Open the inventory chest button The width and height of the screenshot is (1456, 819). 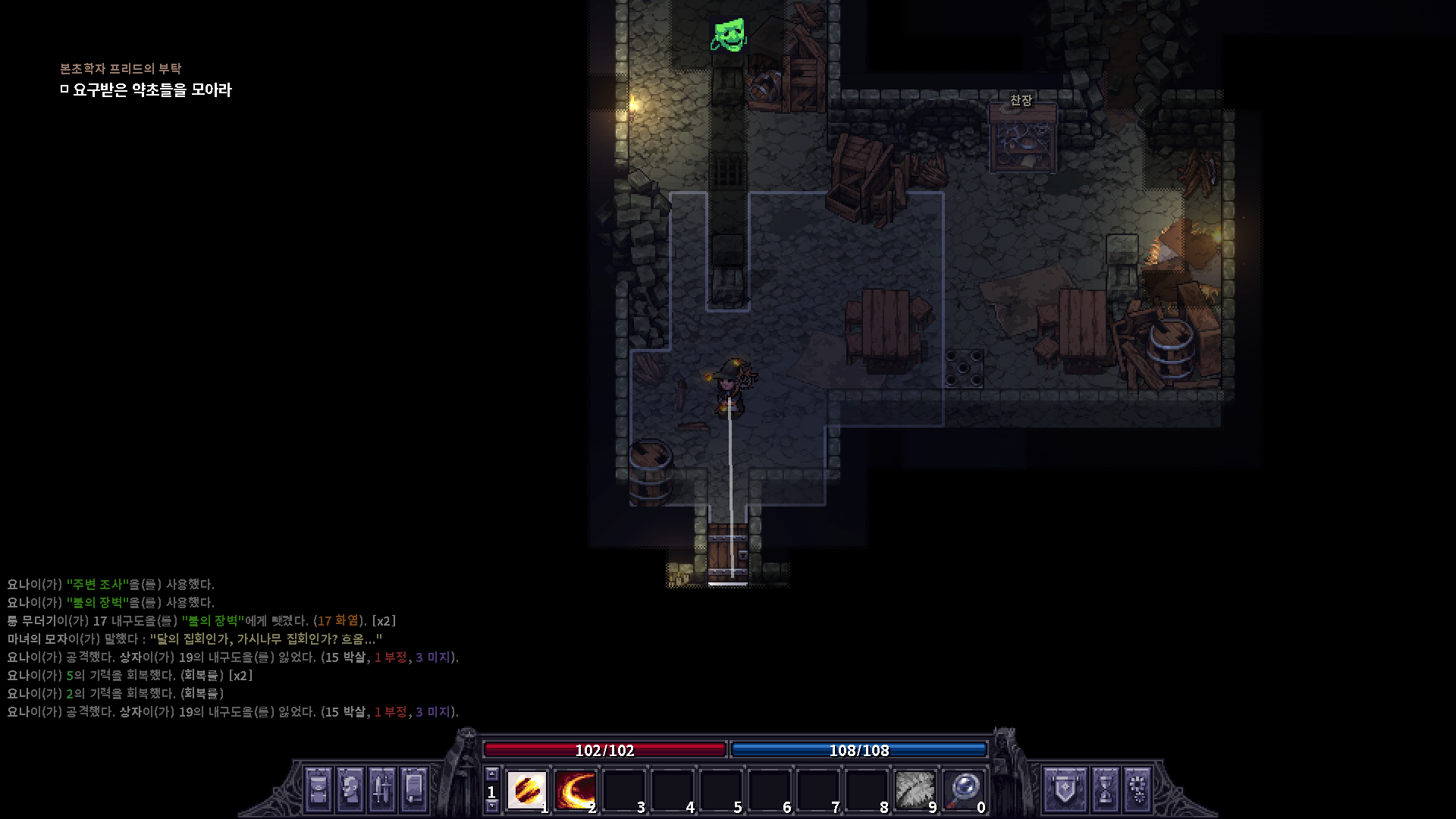coord(318,789)
